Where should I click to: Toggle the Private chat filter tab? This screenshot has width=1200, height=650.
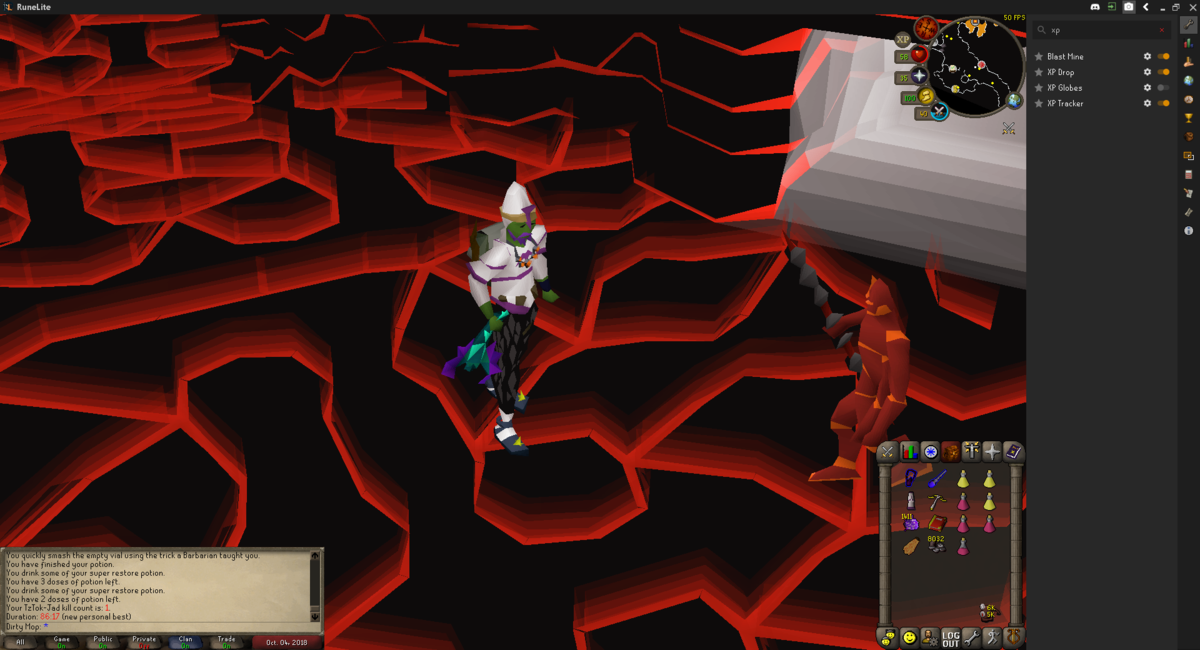pyautogui.click(x=144, y=641)
